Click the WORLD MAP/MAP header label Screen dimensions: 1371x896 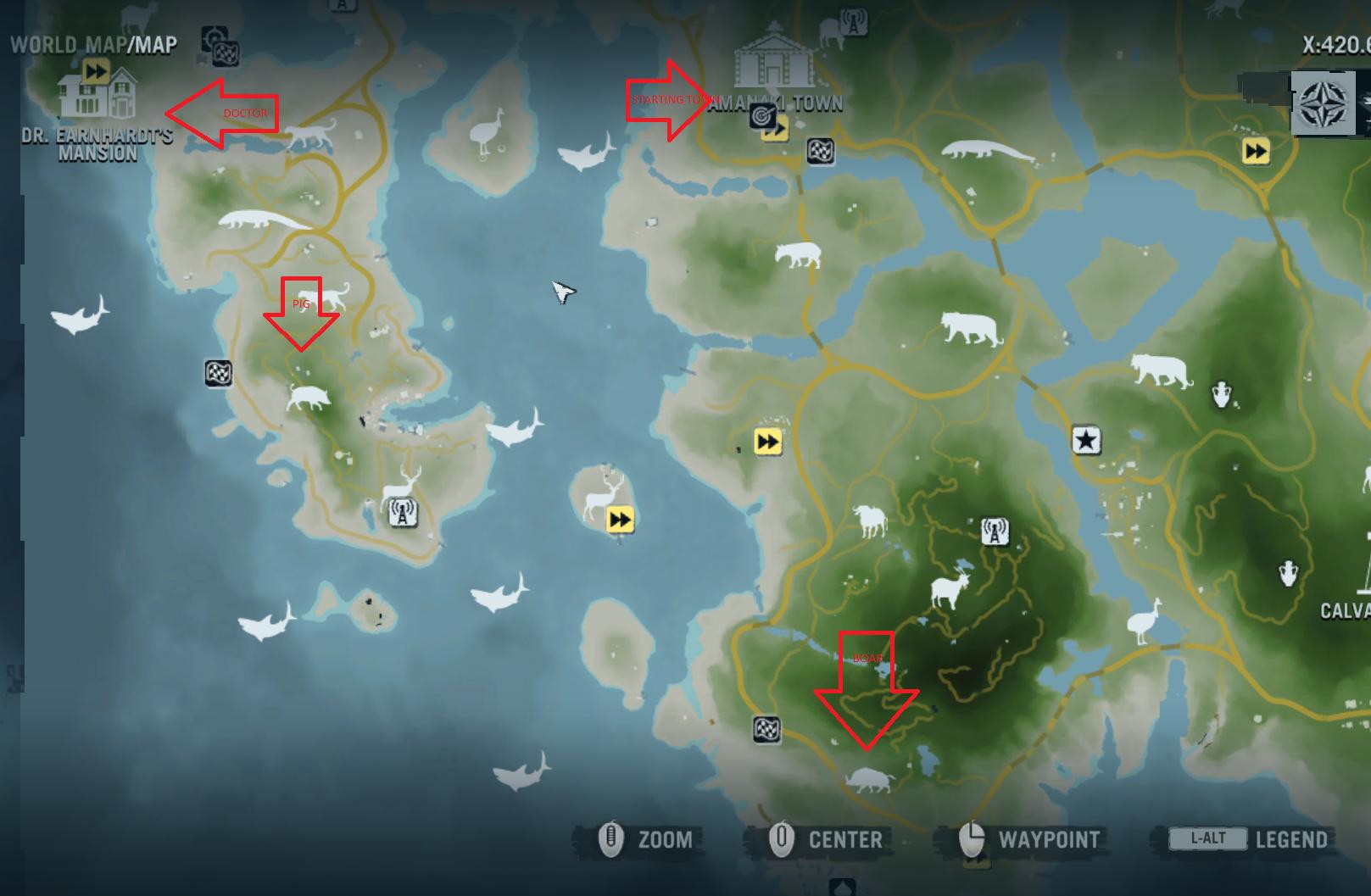point(89,47)
